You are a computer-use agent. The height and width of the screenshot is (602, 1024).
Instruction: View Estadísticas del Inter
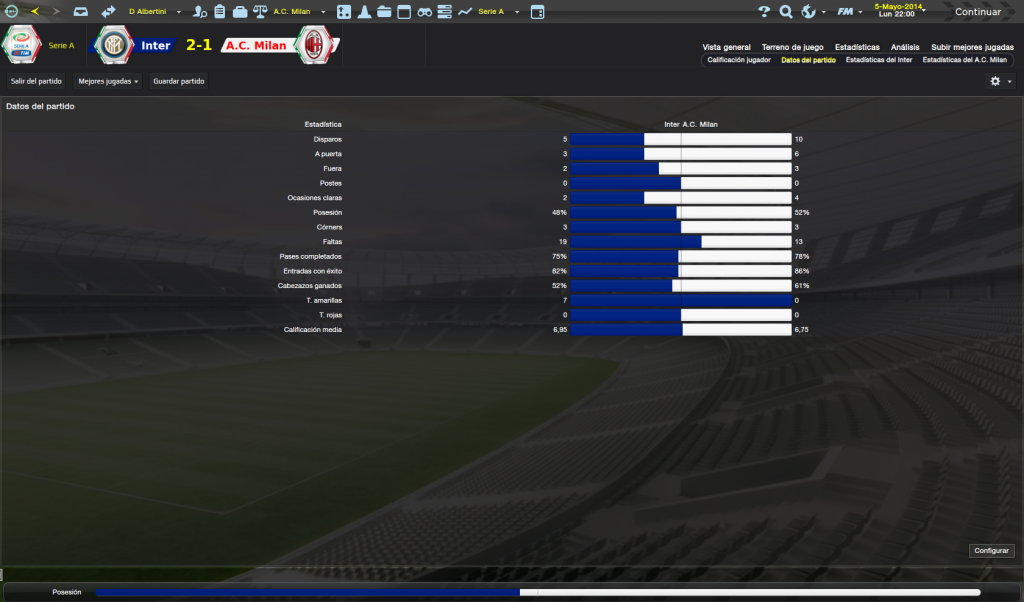click(x=878, y=60)
